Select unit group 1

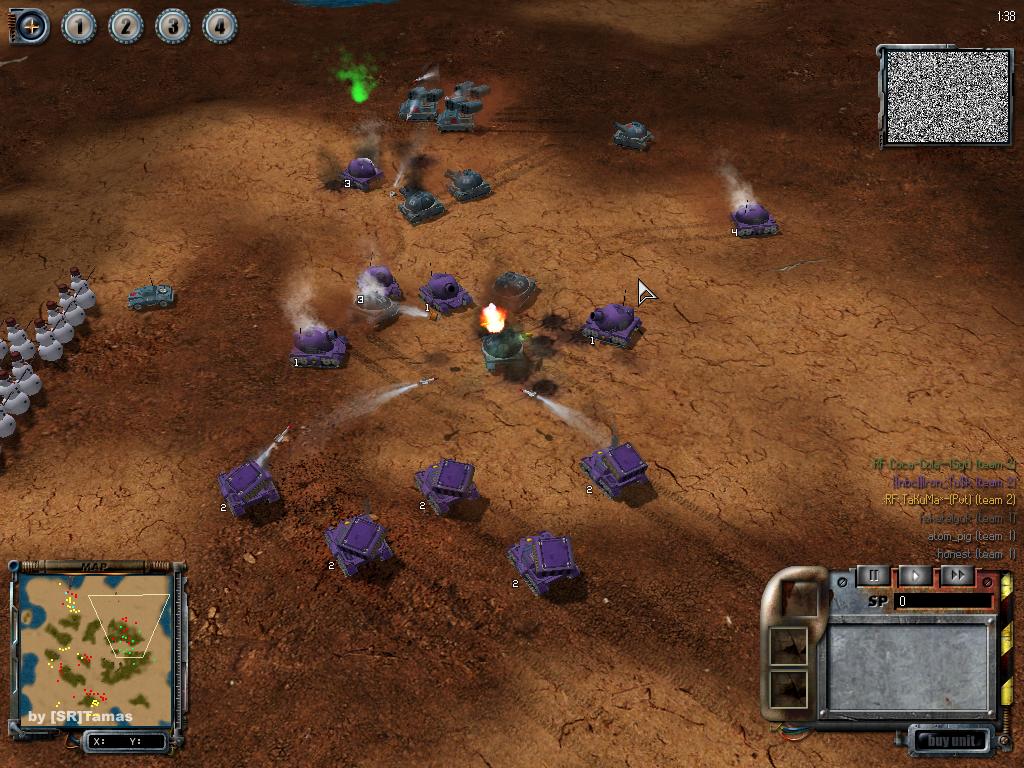coord(79,27)
